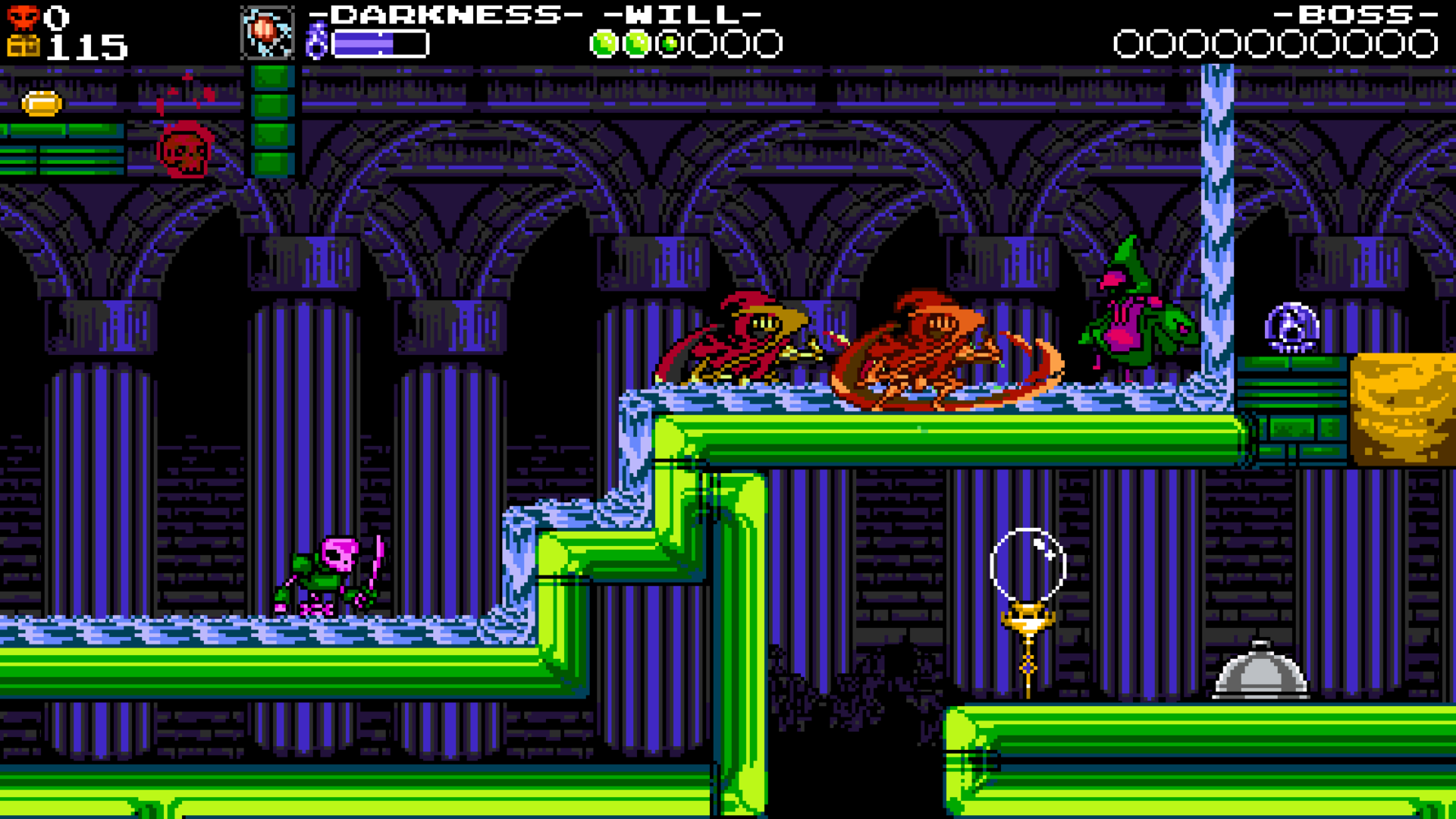Select the gold treasure chest icon

[24, 43]
